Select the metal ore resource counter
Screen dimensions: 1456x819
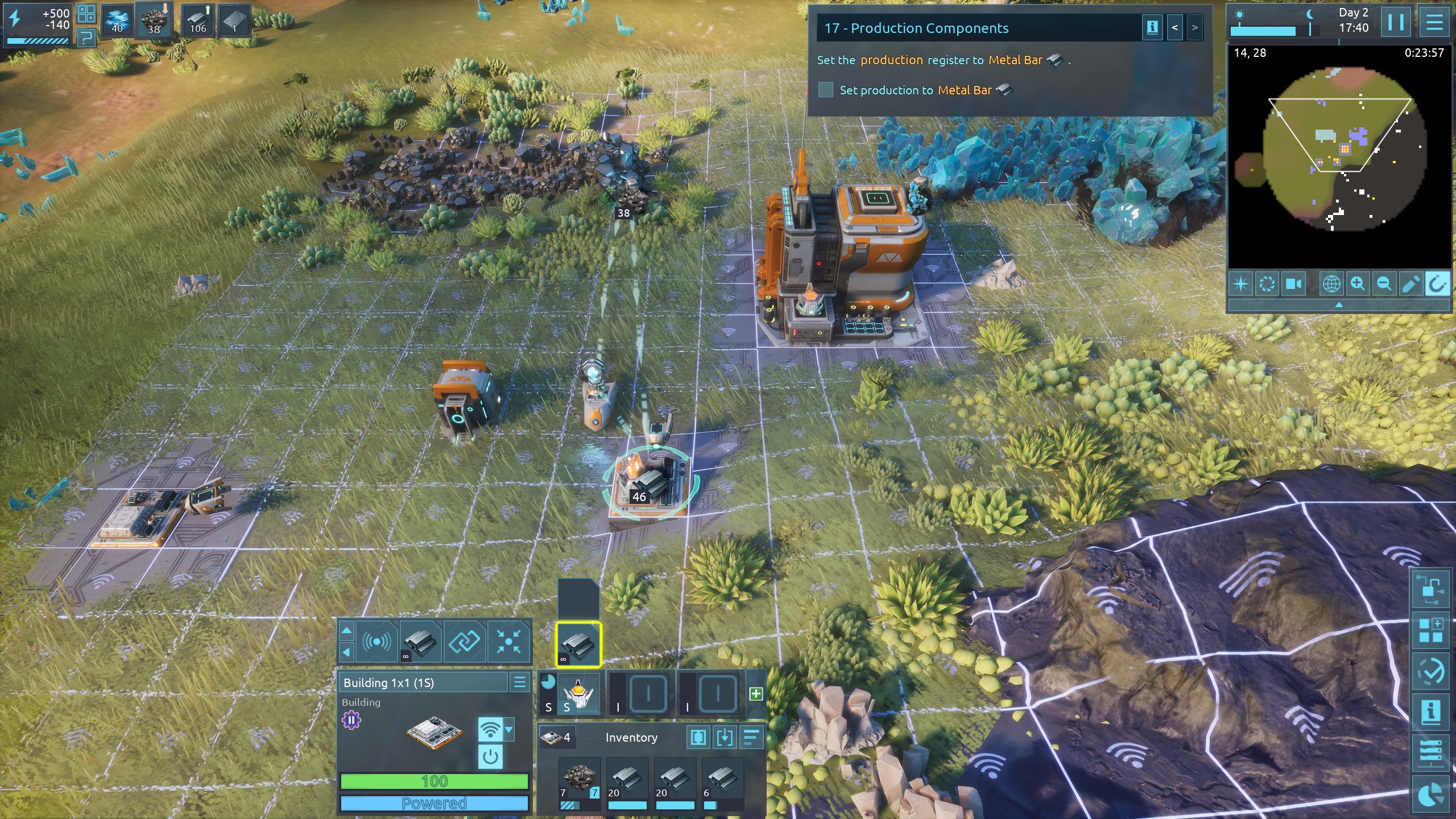[x=154, y=21]
